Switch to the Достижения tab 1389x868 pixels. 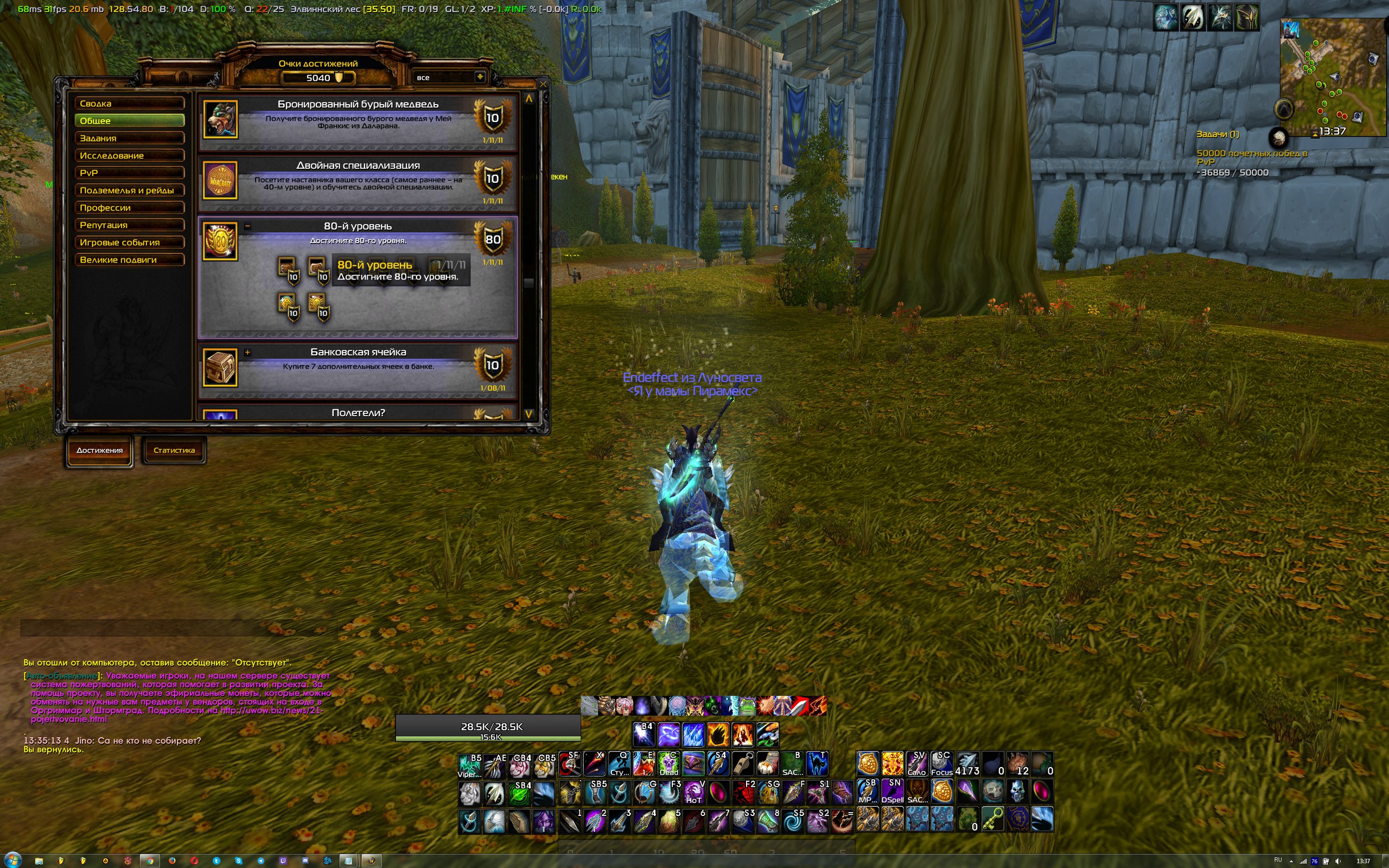point(99,451)
